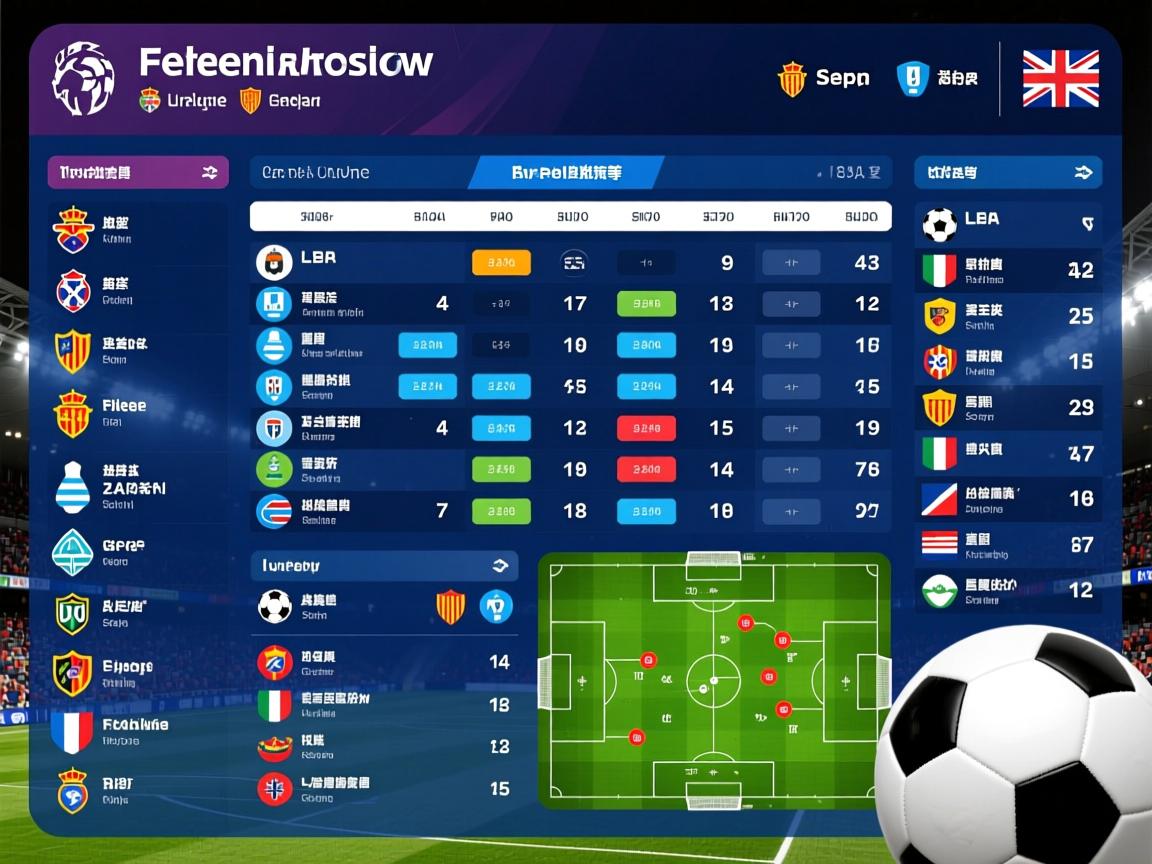The height and width of the screenshot is (864, 1152).
Task: Select the LBA row in center table
Action: 570,263
